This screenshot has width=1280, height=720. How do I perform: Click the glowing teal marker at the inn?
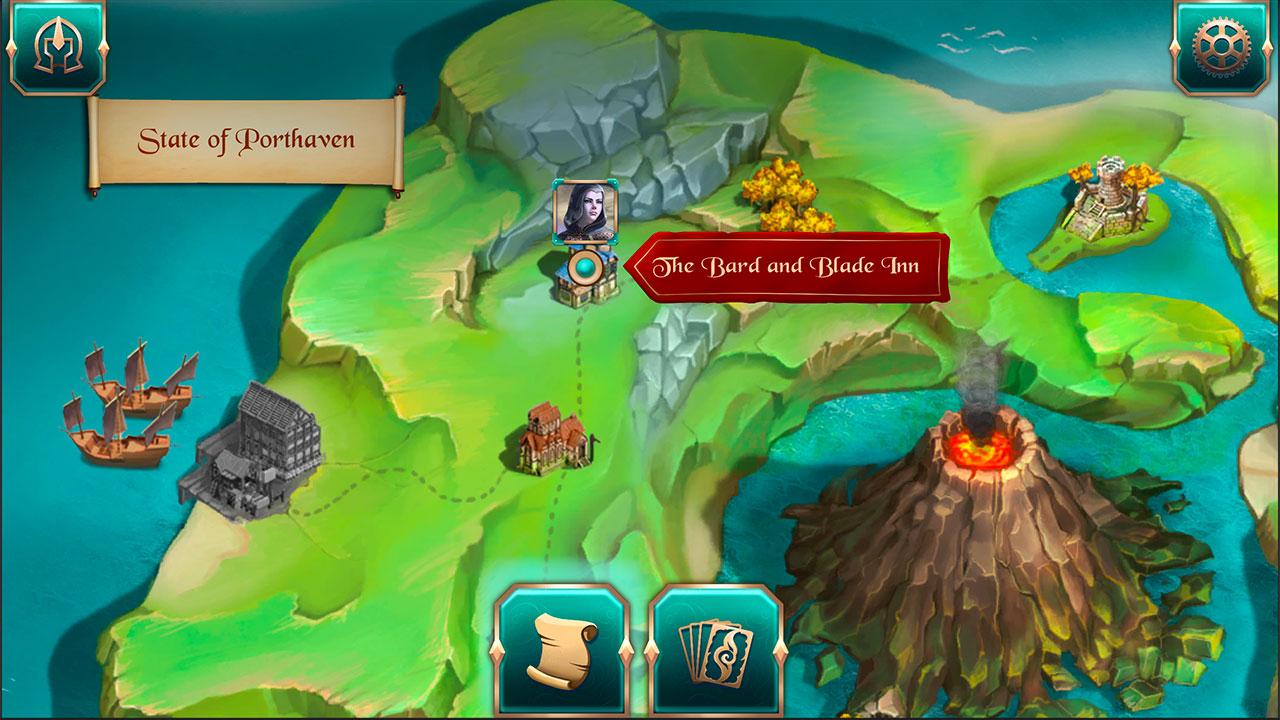585,267
